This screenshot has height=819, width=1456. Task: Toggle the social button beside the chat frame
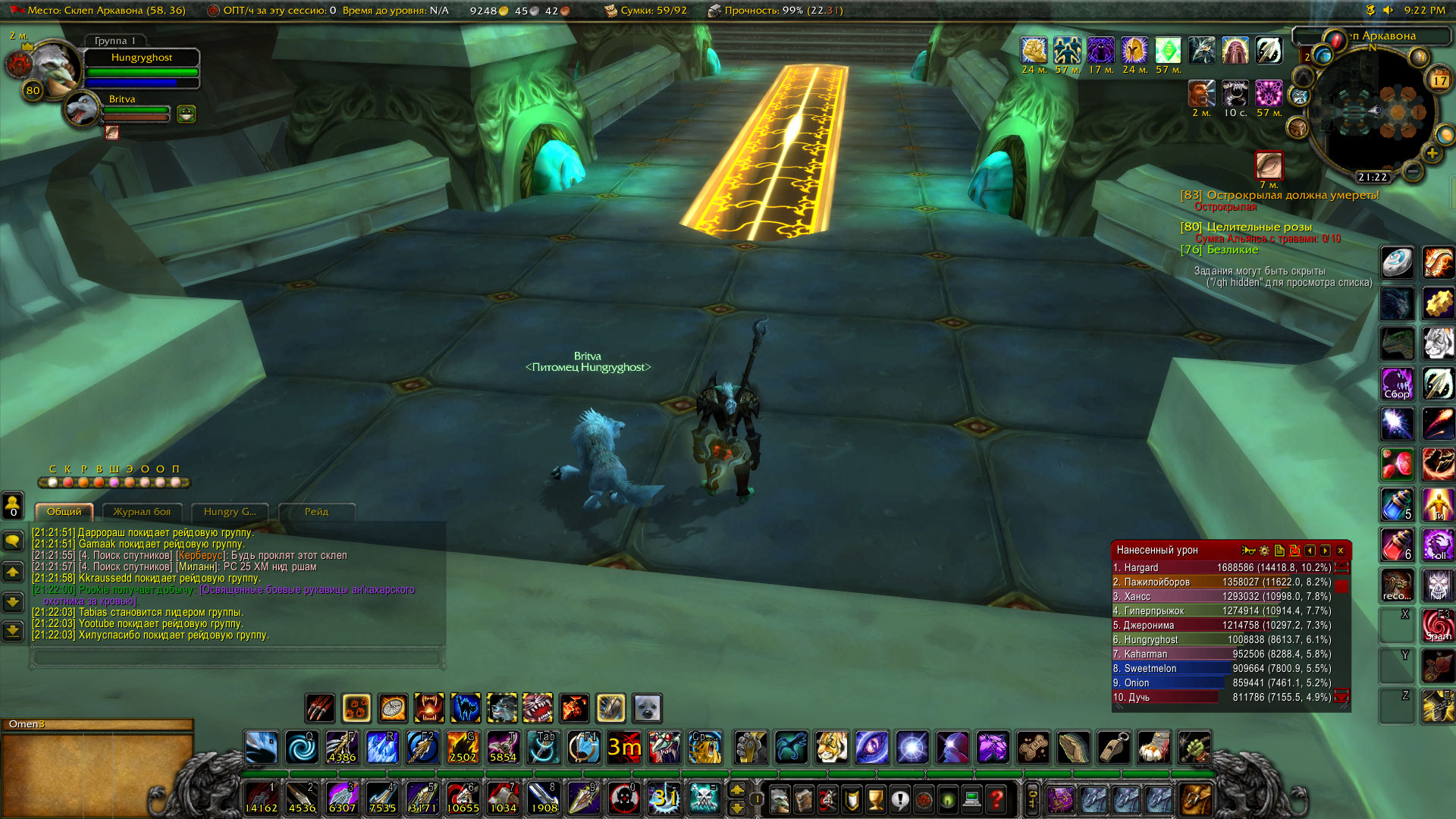13,504
